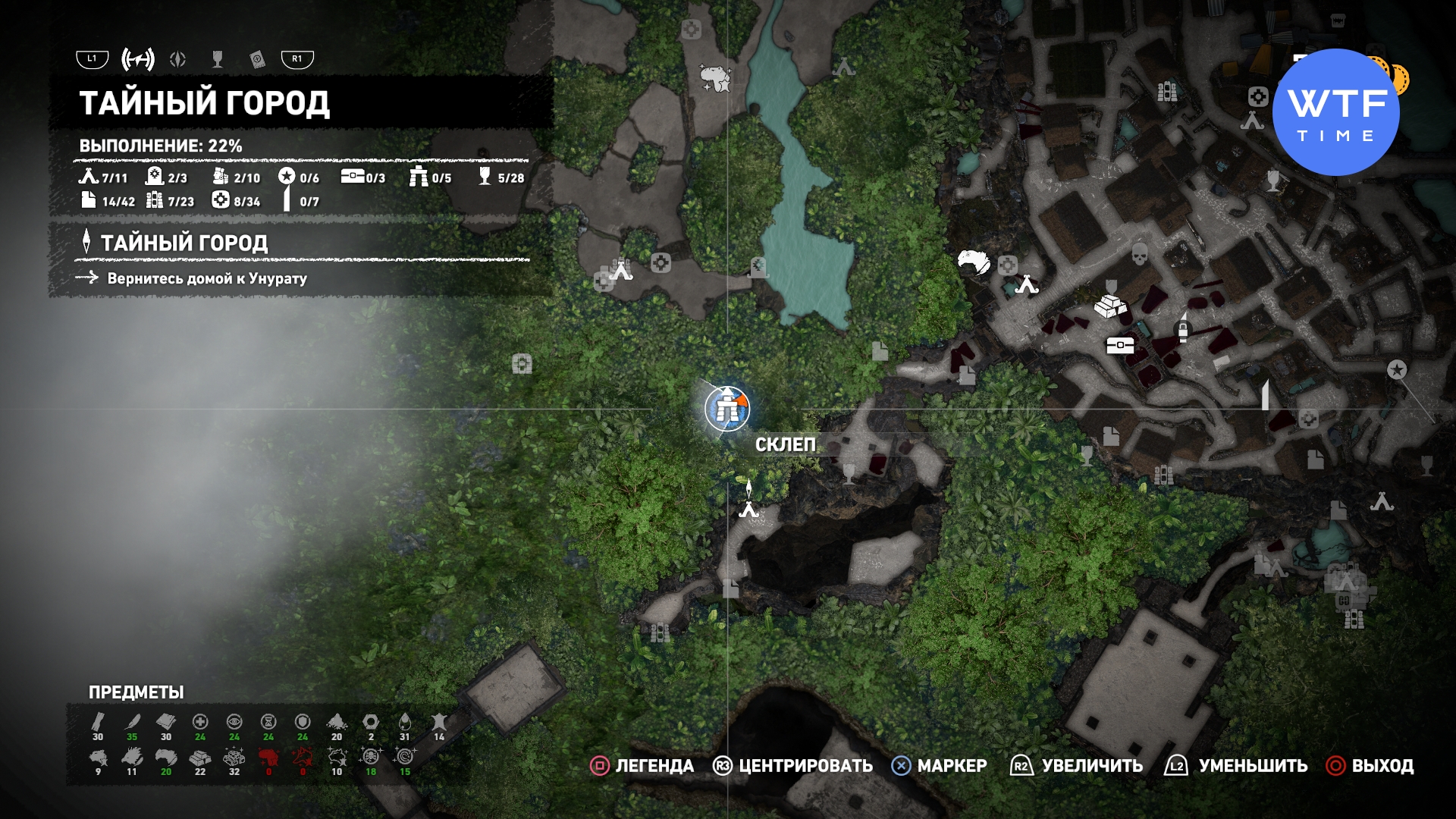Click the Тайный город mission objective tracker

tap(184, 243)
